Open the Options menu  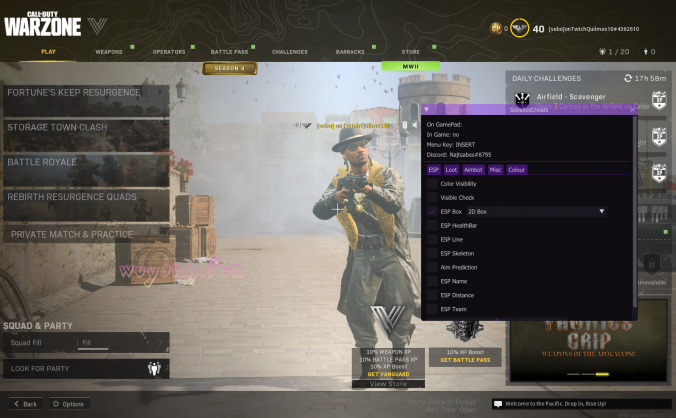tap(69, 404)
